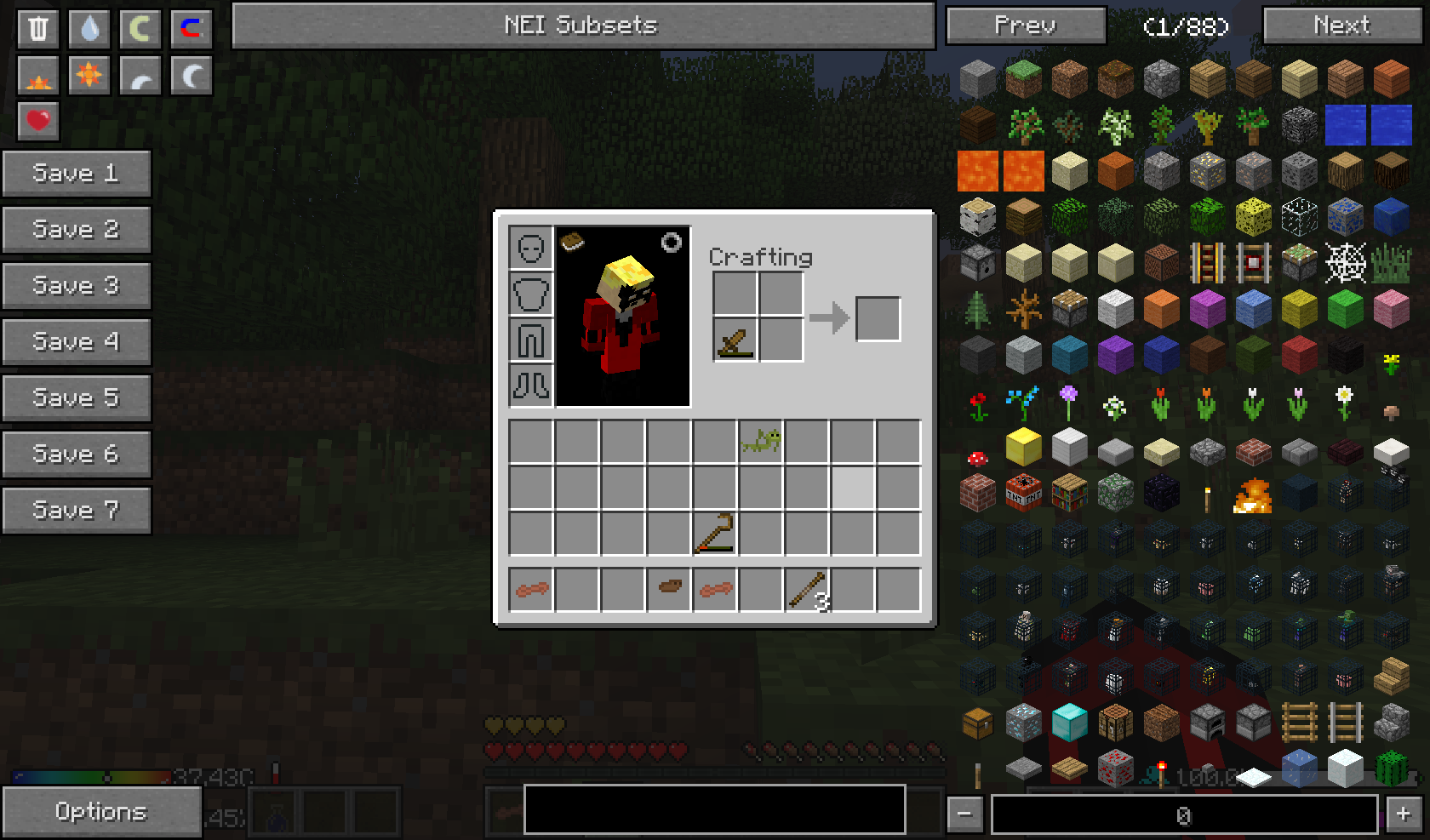1430x840 pixels.
Task: Click the Save 4 button
Action: click(x=76, y=342)
